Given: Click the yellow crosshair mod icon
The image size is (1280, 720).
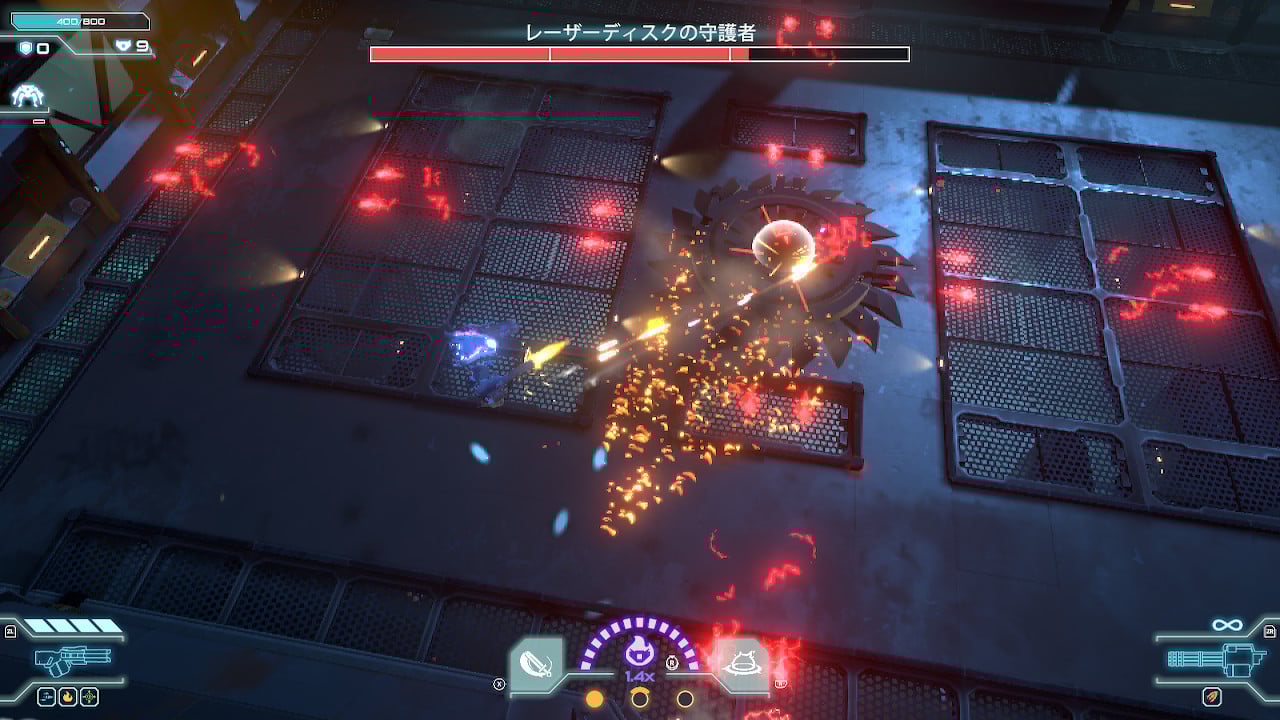Looking at the screenshot, I should 90,697.
